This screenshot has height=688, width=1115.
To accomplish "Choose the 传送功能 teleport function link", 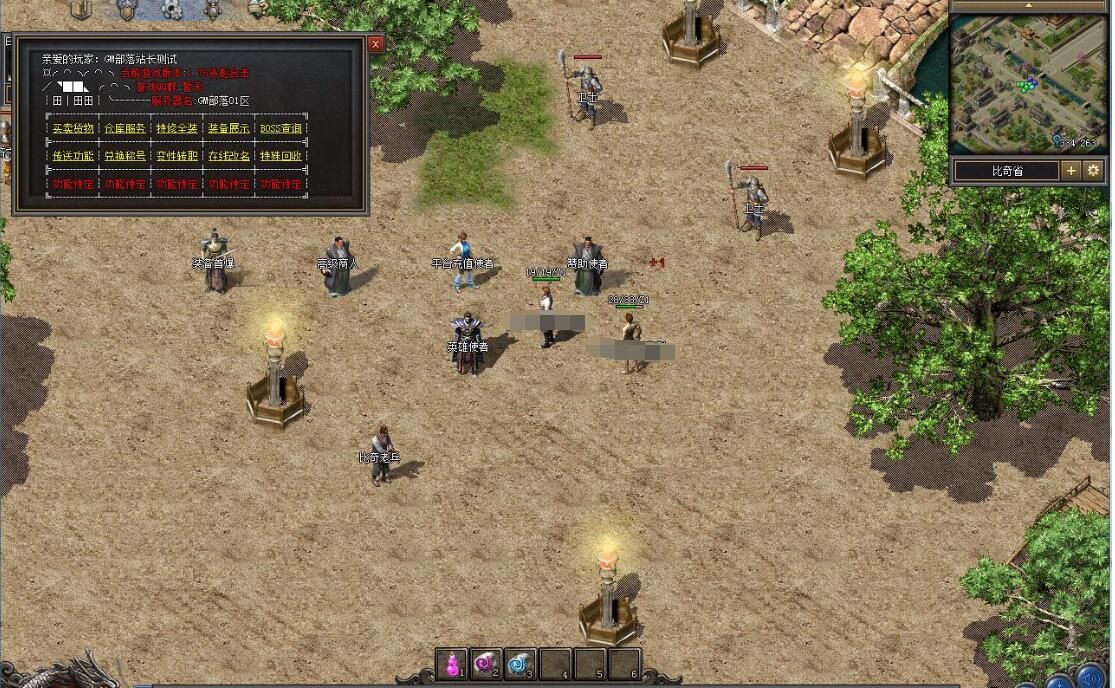I will pyautogui.click(x=73, y=156).
